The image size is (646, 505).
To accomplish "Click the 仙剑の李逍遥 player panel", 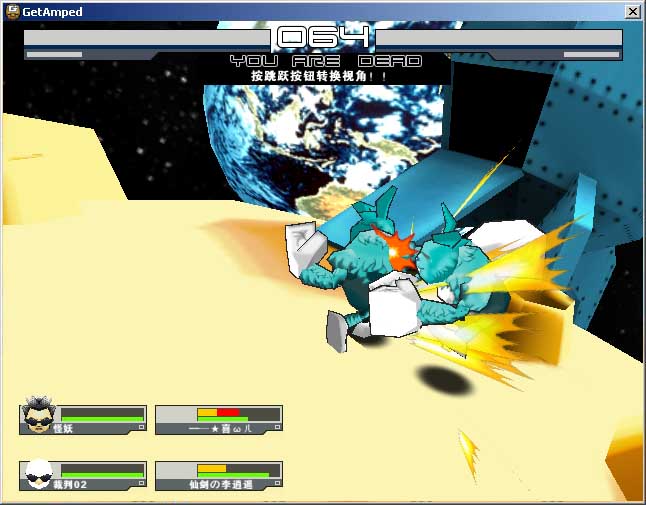I will pos(220,476).
